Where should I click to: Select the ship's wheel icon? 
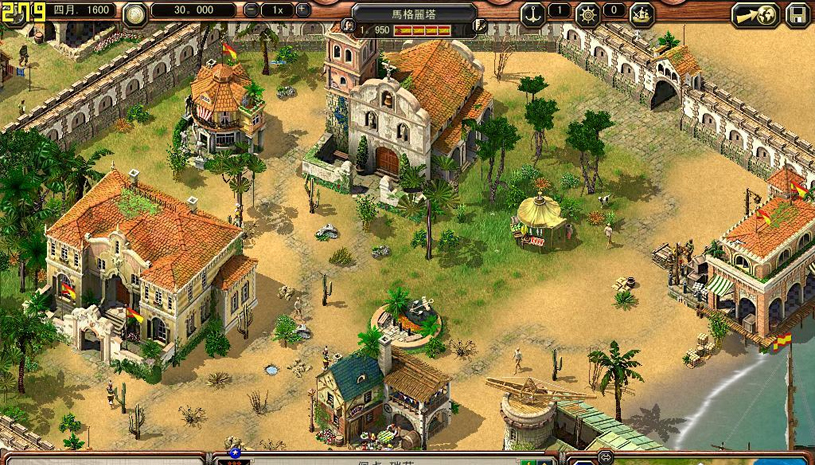[588, 14]
